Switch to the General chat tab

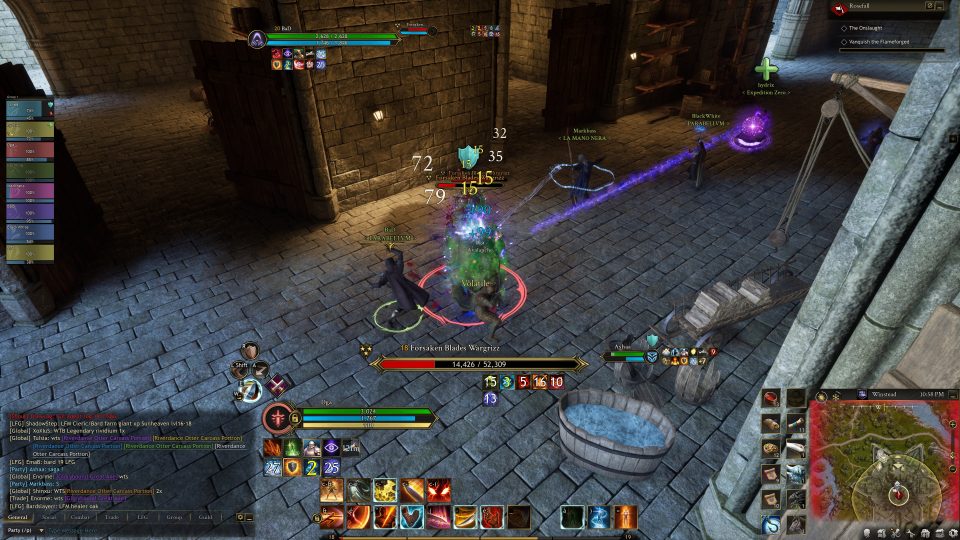pos(16,517)
